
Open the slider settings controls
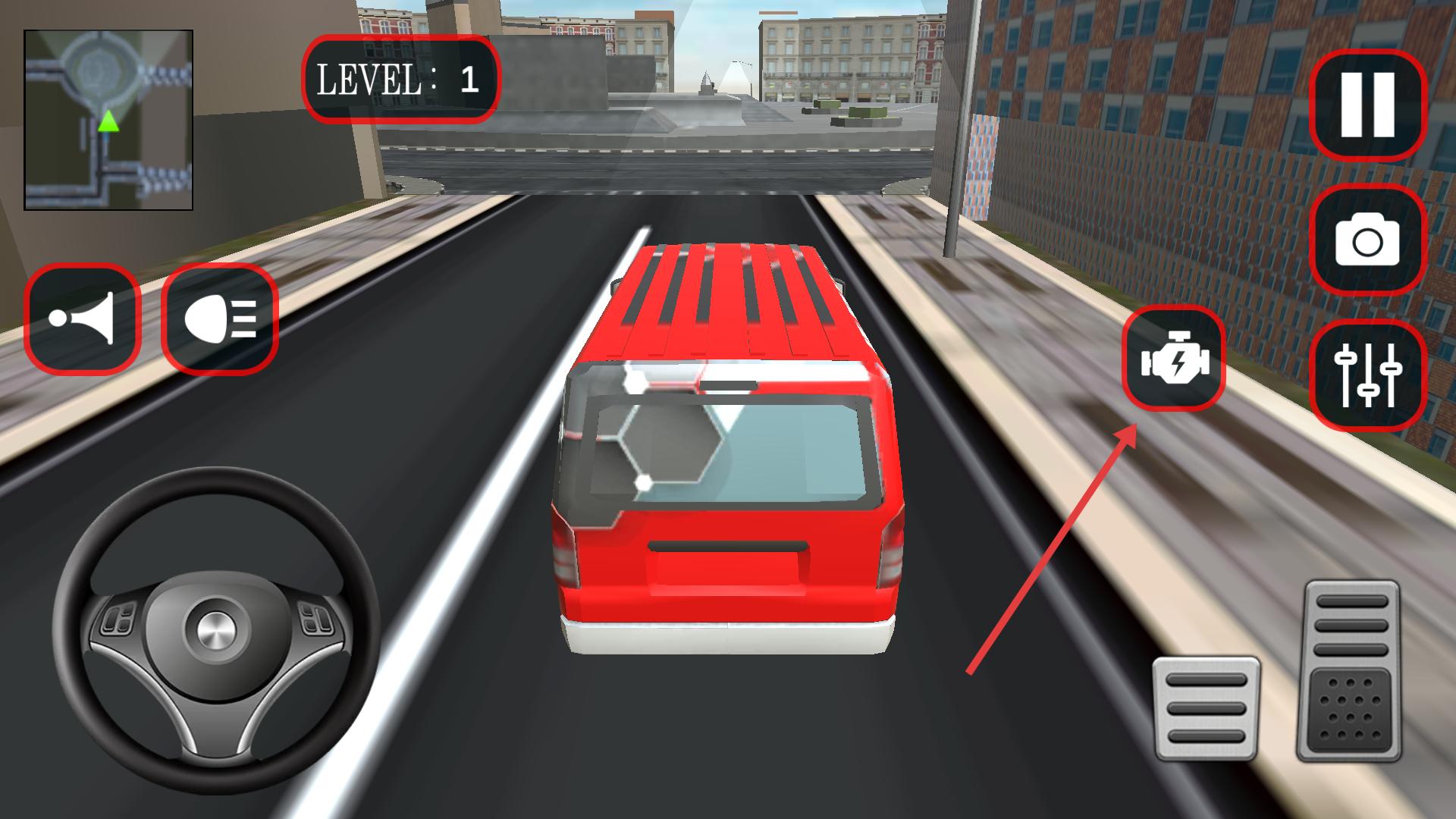(x=1367, y=375)
